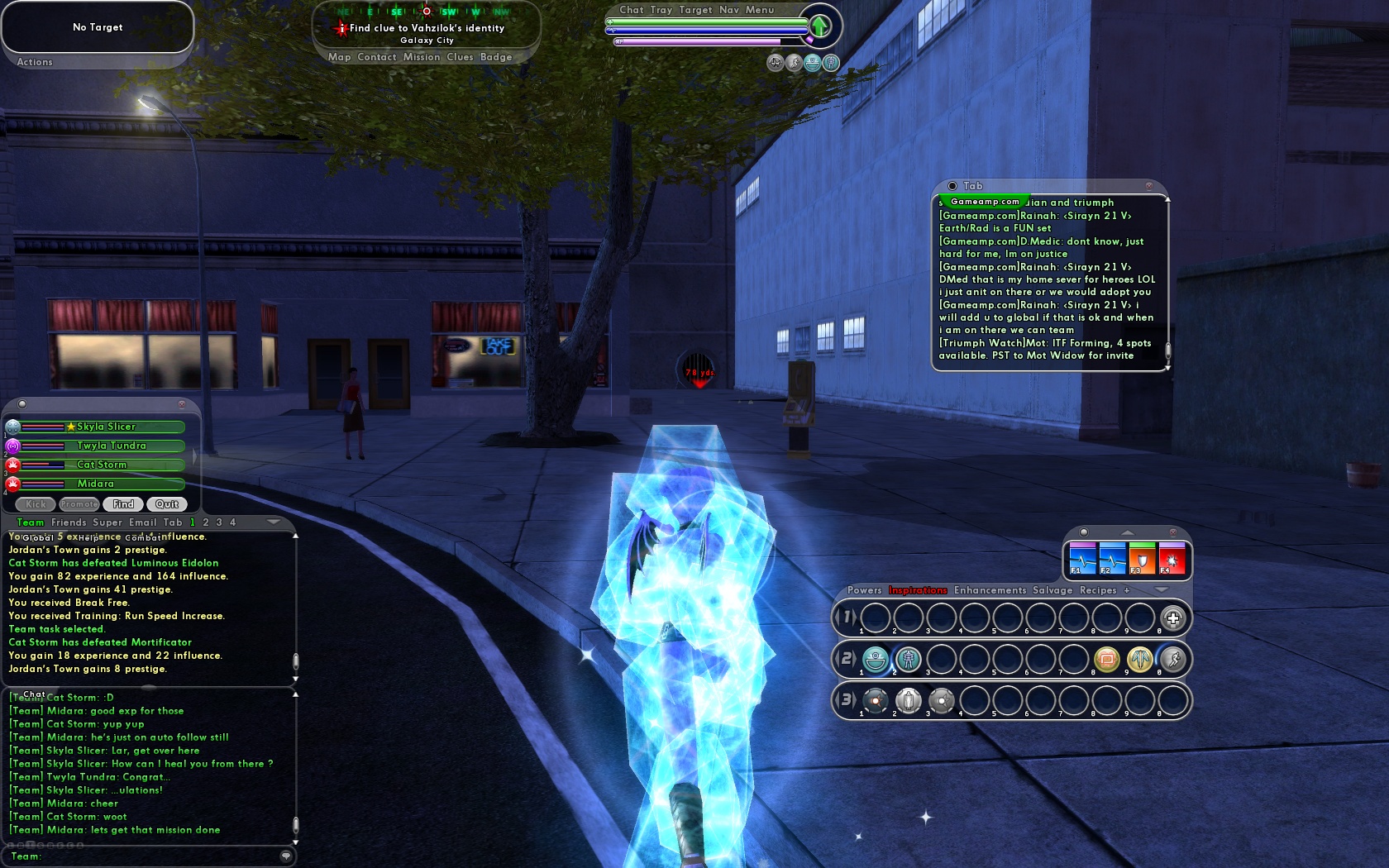Open the Email chat tab
This screenshot has height=868, width=1389.
point(142,522)
